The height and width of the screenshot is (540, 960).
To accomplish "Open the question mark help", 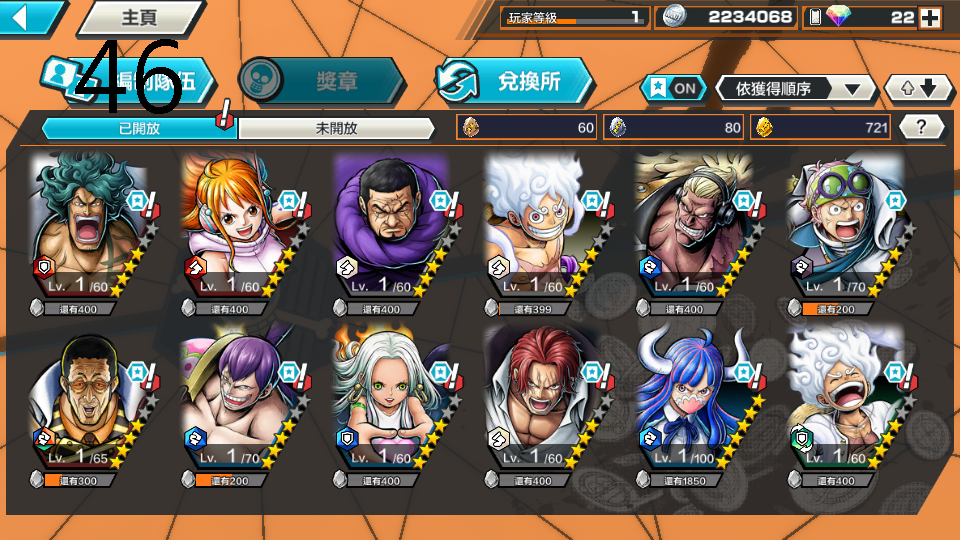I will coord(922,127).
